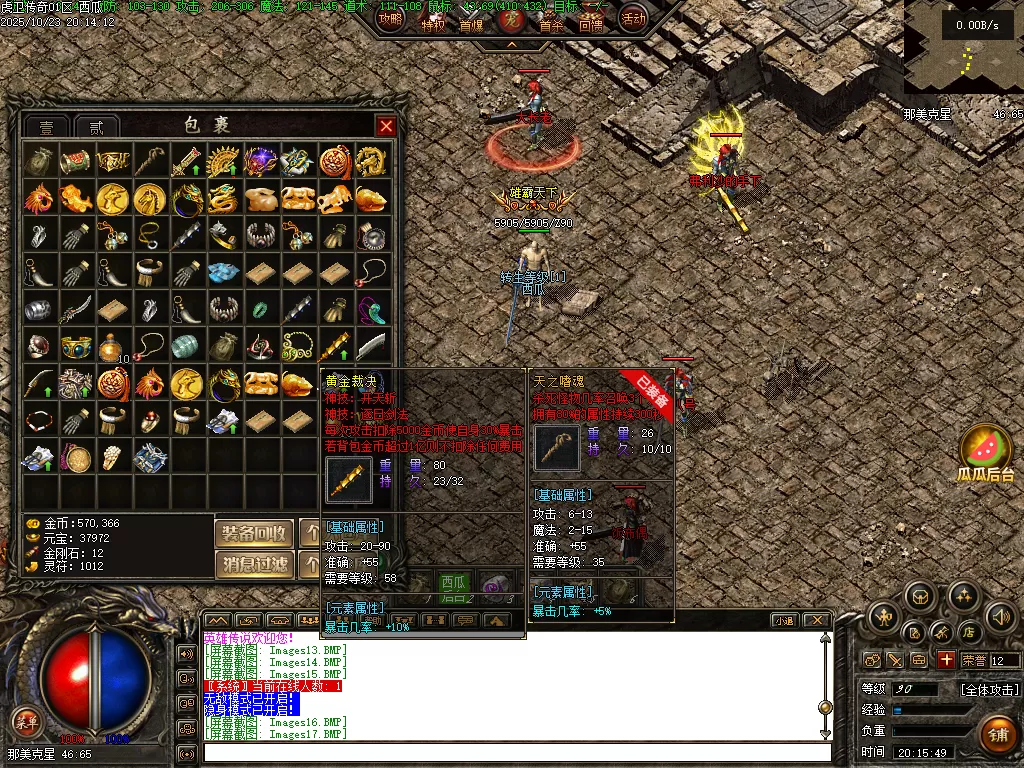Image resolution: width=1024 pixels, height=768 pixels.
Task: Click the 小退 logout button
Action: (x=784, y=621)
